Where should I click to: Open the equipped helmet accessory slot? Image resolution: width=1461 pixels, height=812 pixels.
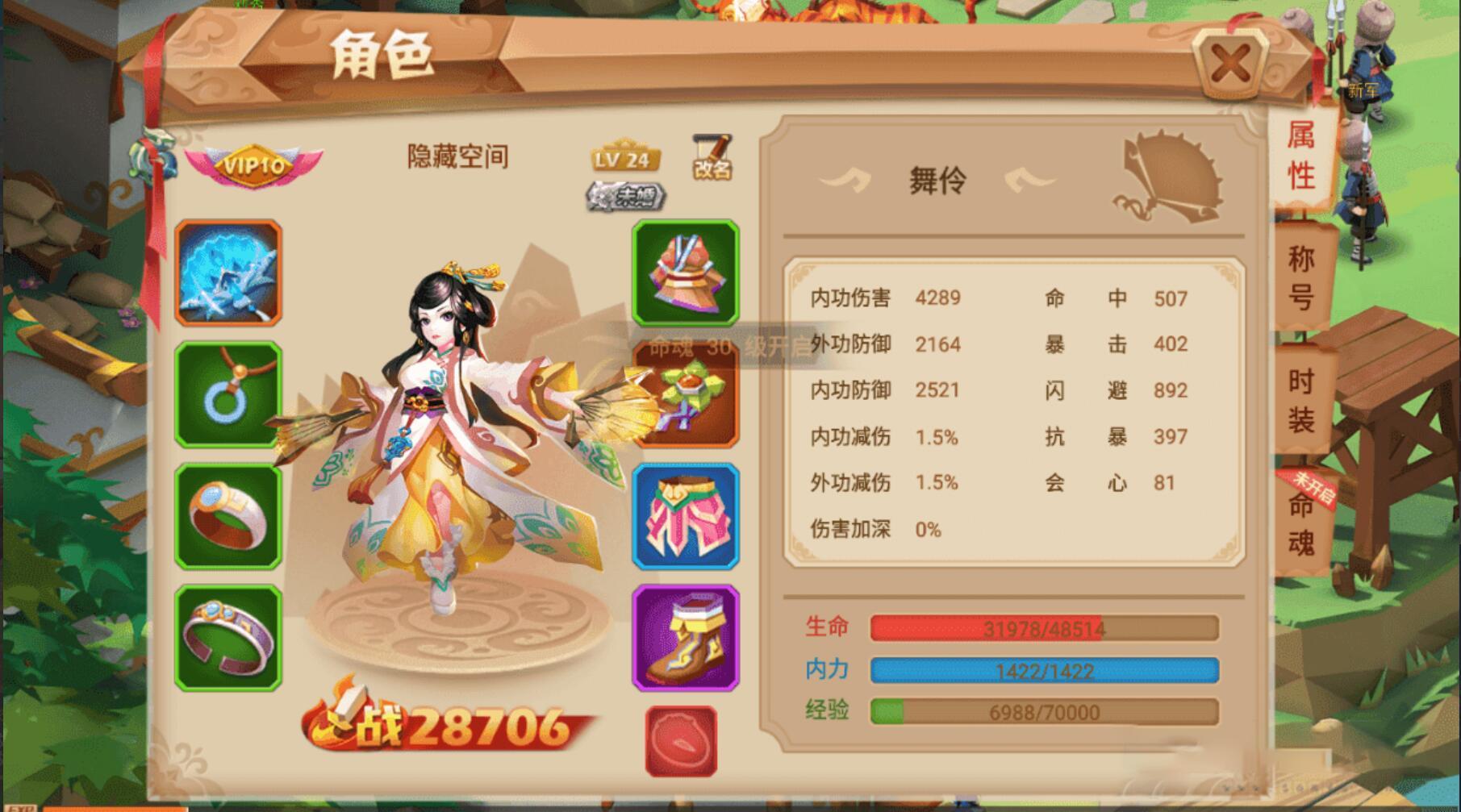pyautogui.click(x=685, y=396)
